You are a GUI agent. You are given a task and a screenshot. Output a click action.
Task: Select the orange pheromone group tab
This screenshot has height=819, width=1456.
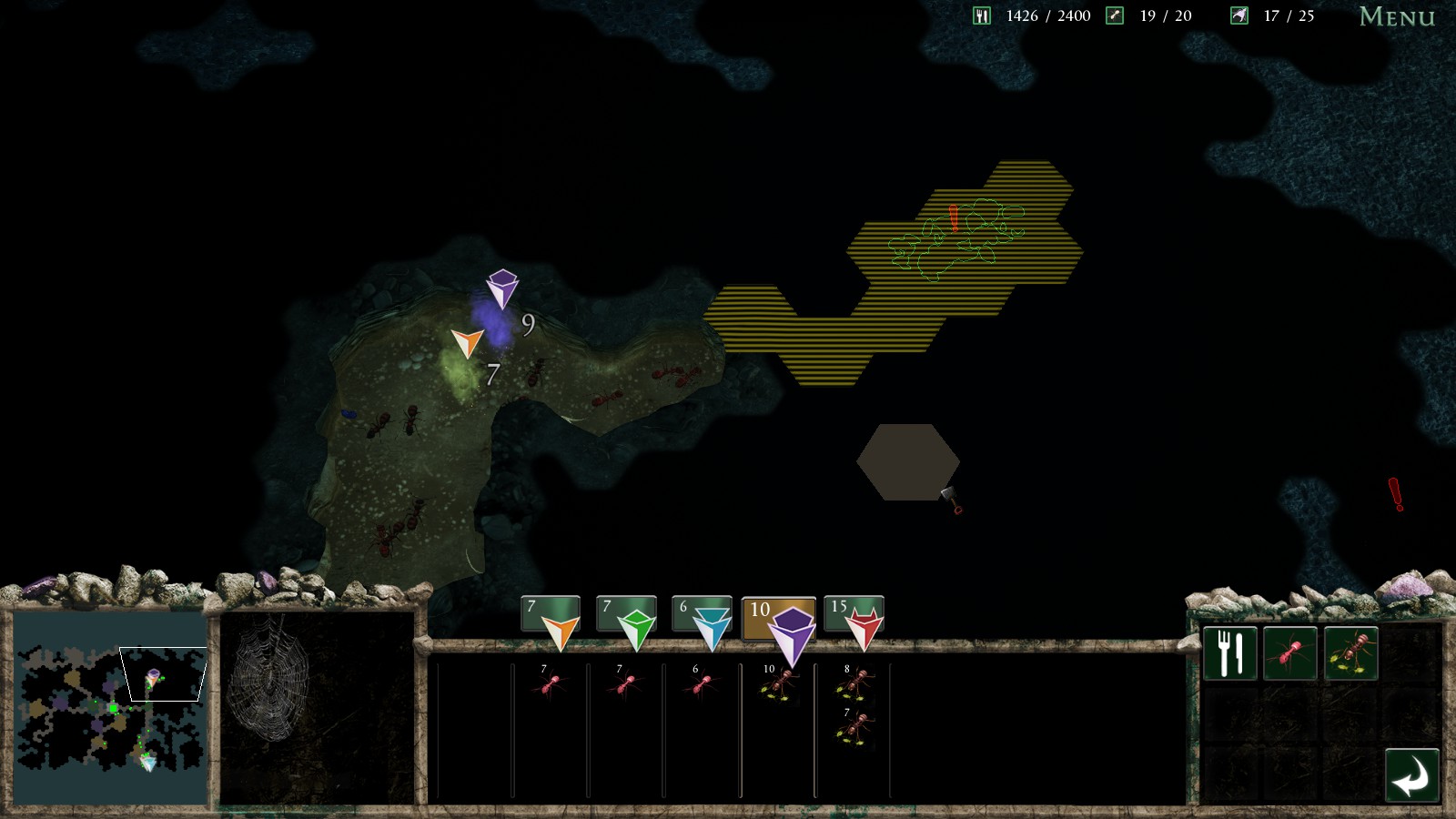coord(551,616)
